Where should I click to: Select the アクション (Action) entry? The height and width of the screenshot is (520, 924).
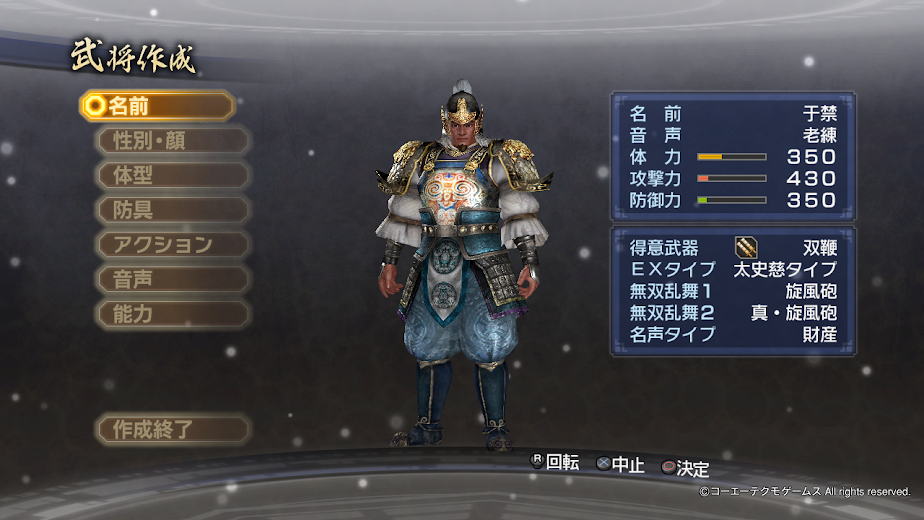(x=172, y=244)
